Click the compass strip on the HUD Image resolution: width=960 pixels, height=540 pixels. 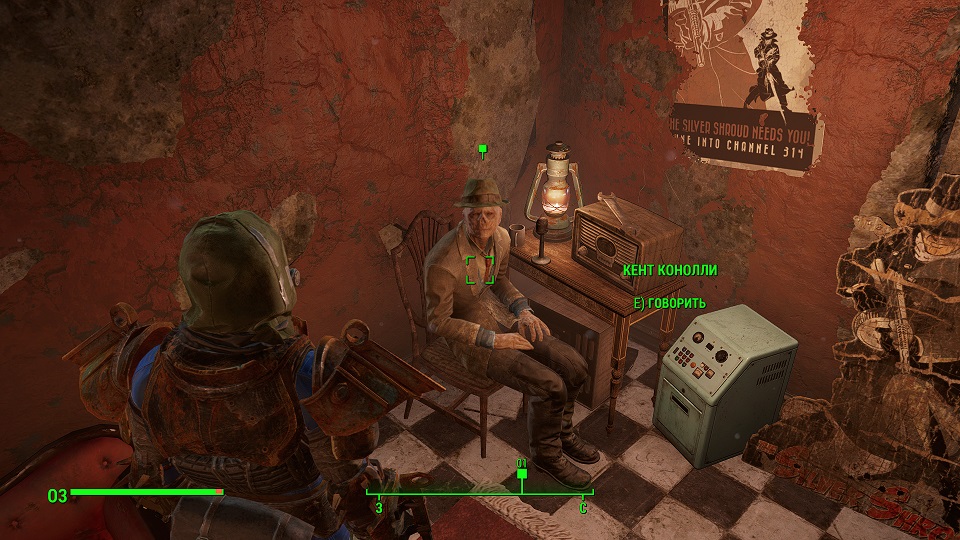tap(480, 493)
